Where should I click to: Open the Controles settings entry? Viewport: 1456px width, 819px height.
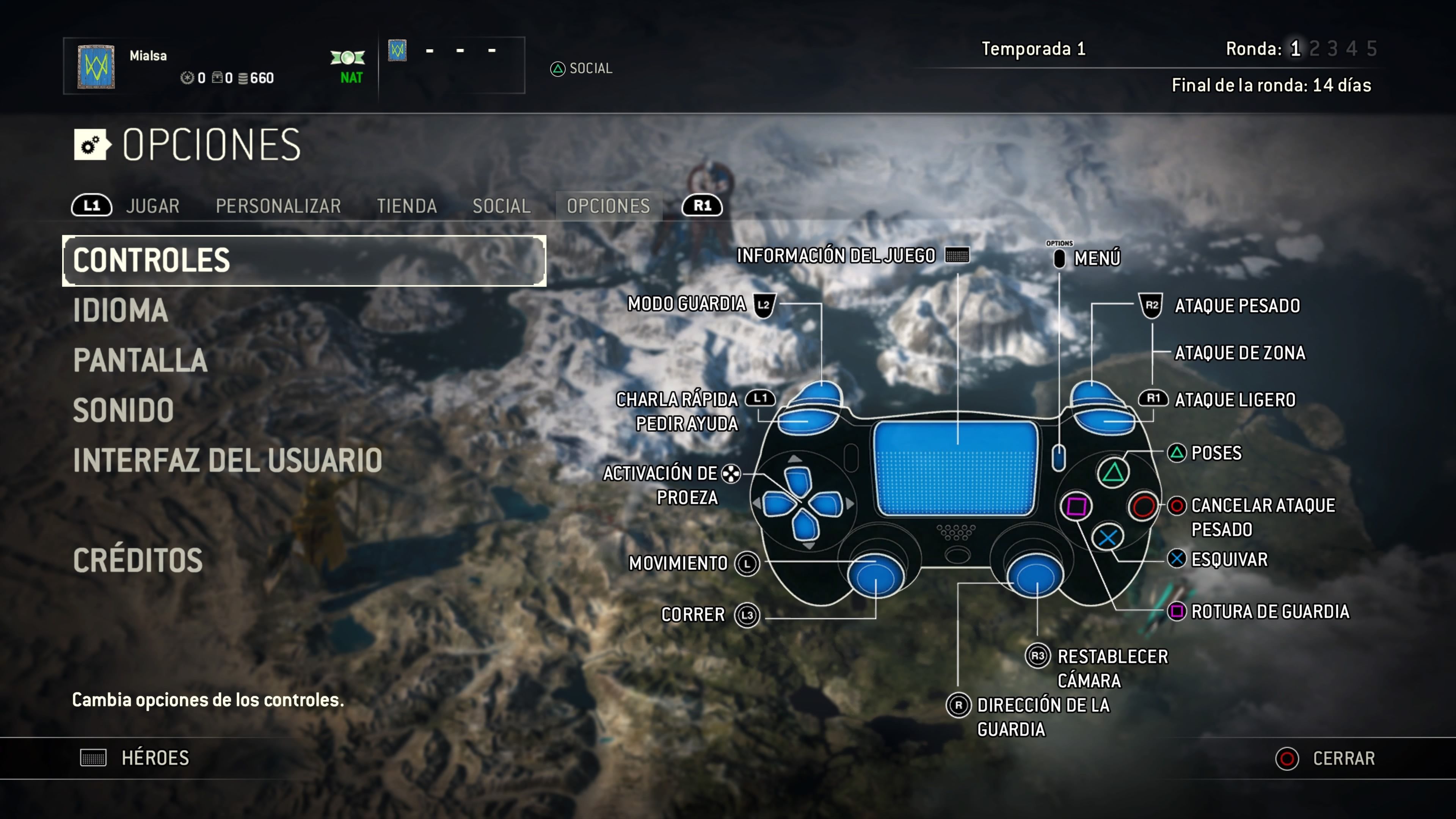coord(304,260)
